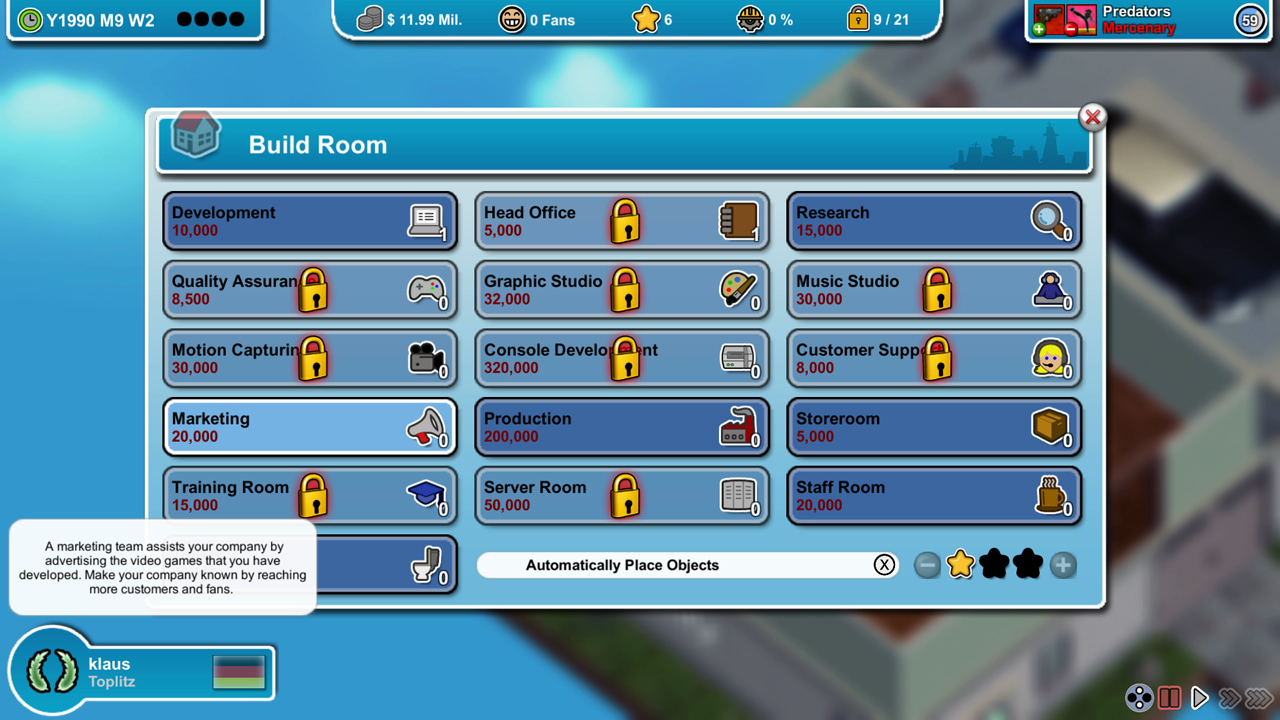The image size is (1280, 720).
Task: Click klaus's employee portrait
Action: point(51,672)
